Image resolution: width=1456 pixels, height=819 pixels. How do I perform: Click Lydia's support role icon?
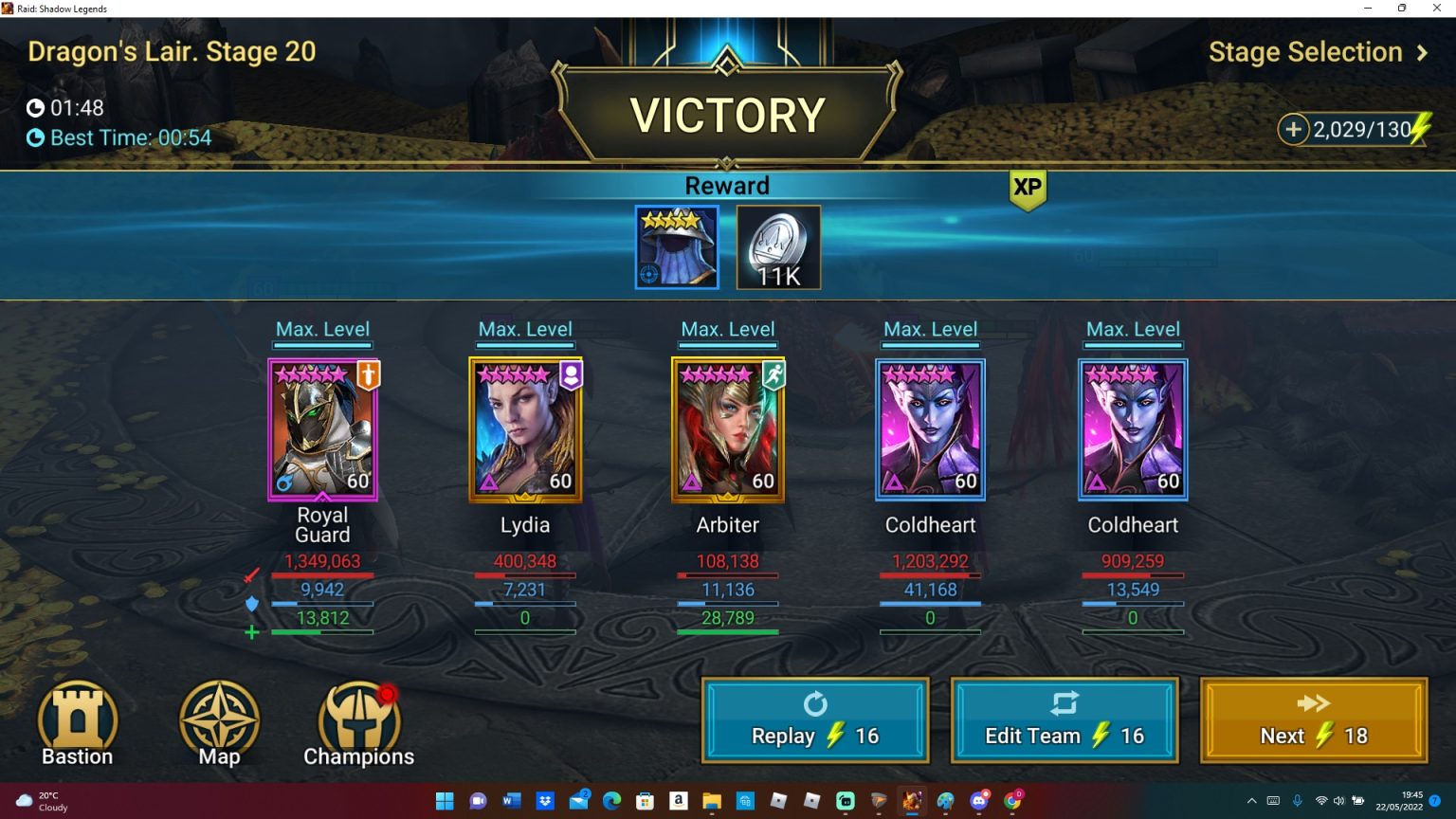pos(573,374)
